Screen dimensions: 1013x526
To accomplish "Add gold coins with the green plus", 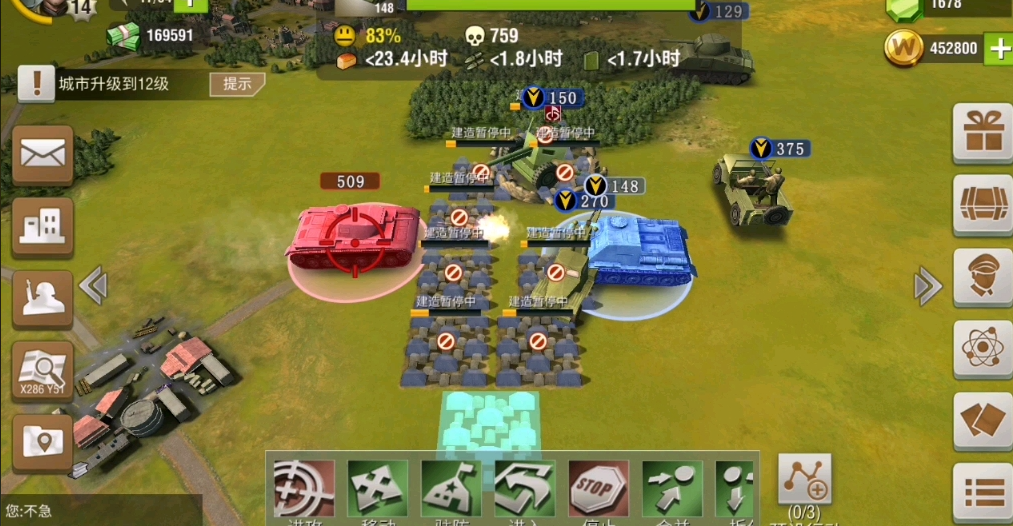I will point(999,48).
